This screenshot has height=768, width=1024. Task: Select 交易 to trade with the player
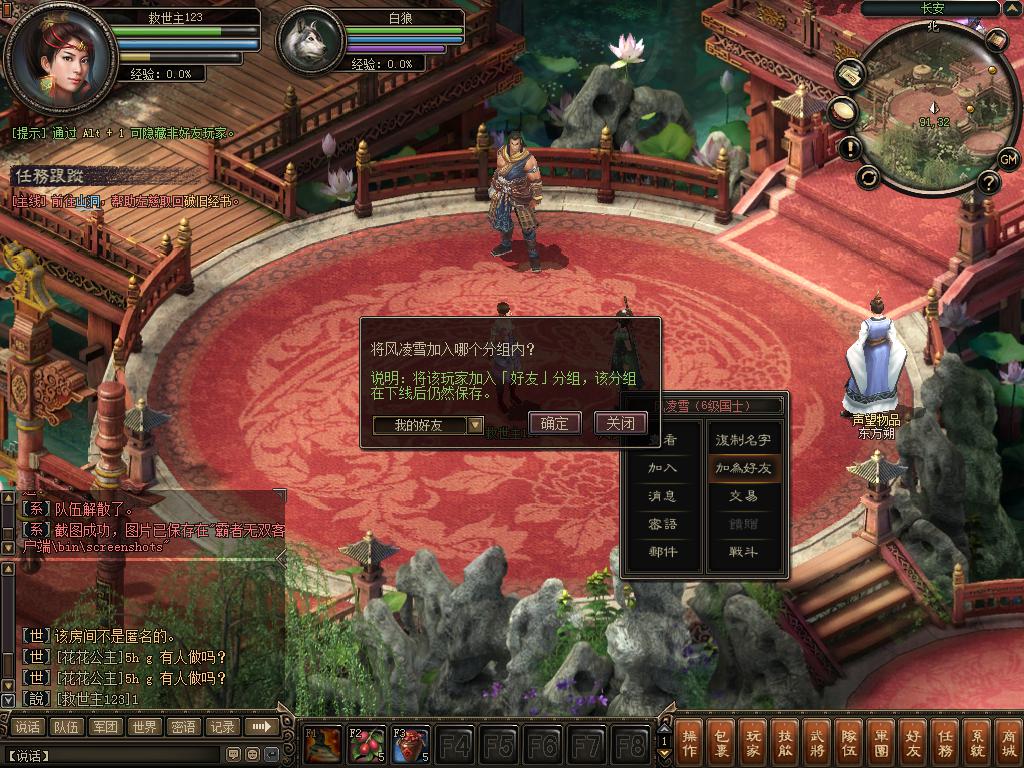click(x=743, y=496)
